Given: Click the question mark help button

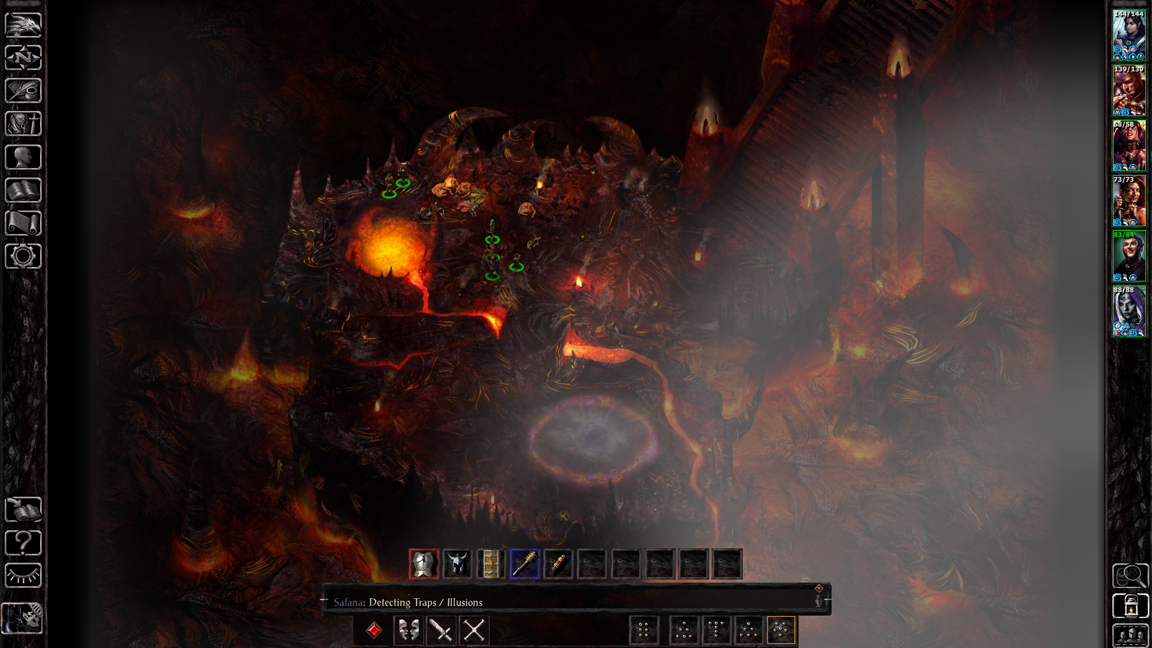Looking at the screenshot, I should point(23,543).
